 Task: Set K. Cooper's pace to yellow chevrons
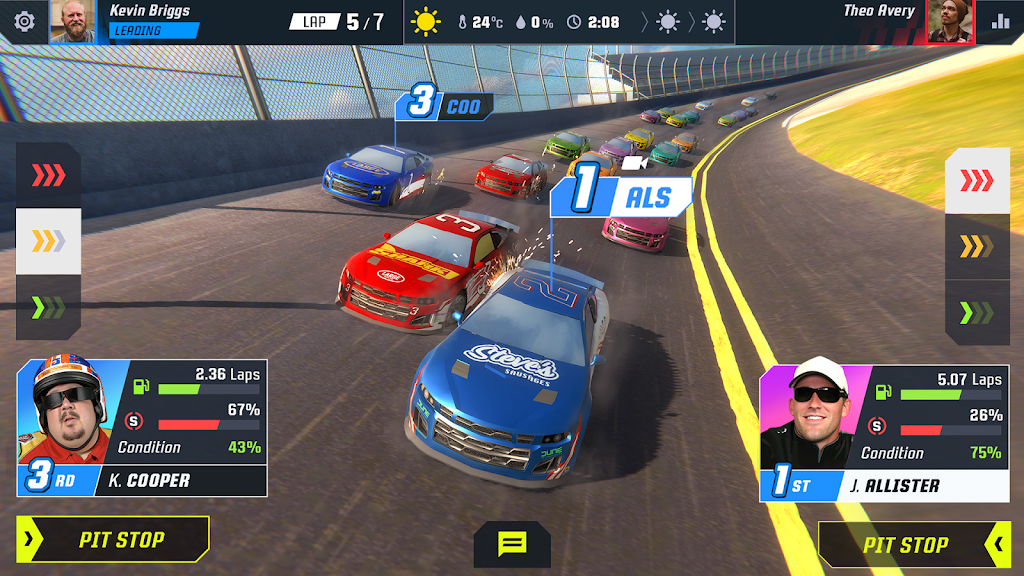click(x=48, y=241)
